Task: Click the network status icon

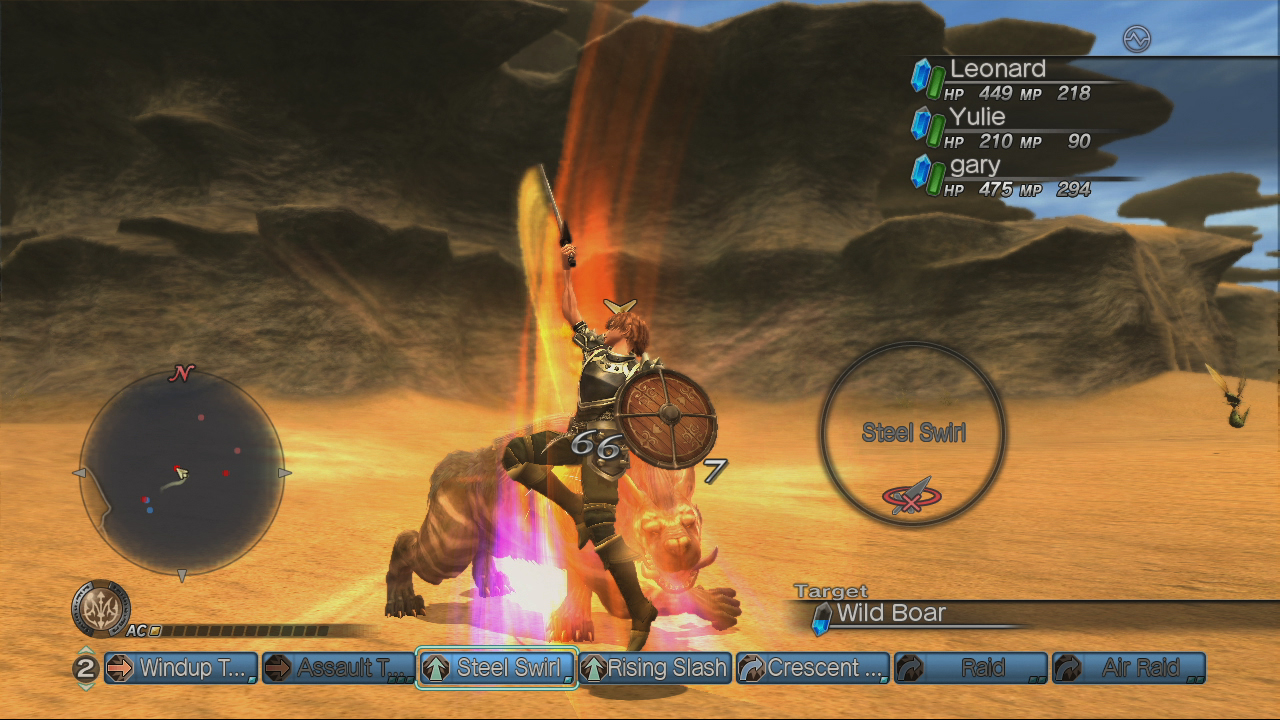Action: (1137, 39)
